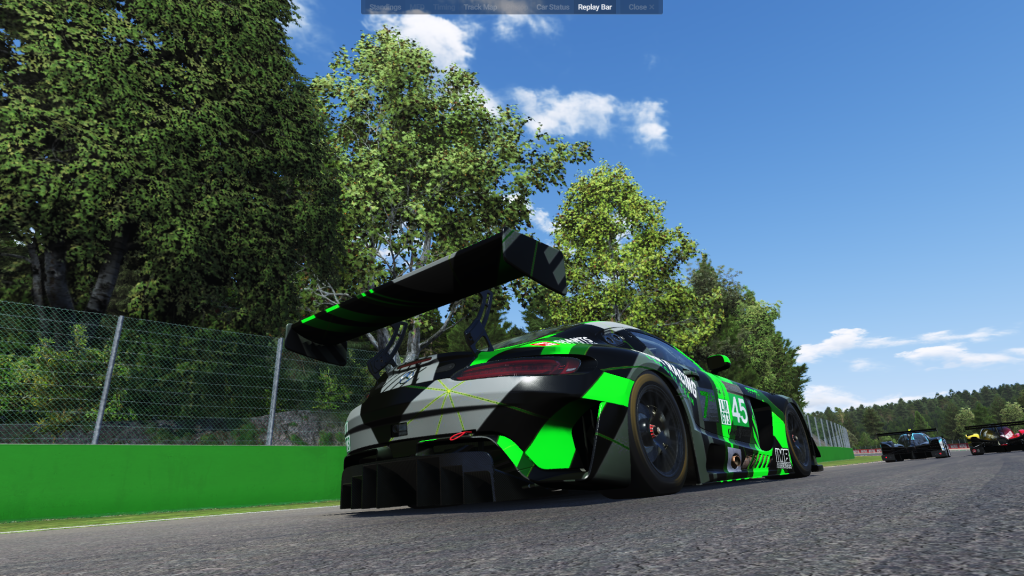Toggle the Timing panel

(x=444, y=7)
